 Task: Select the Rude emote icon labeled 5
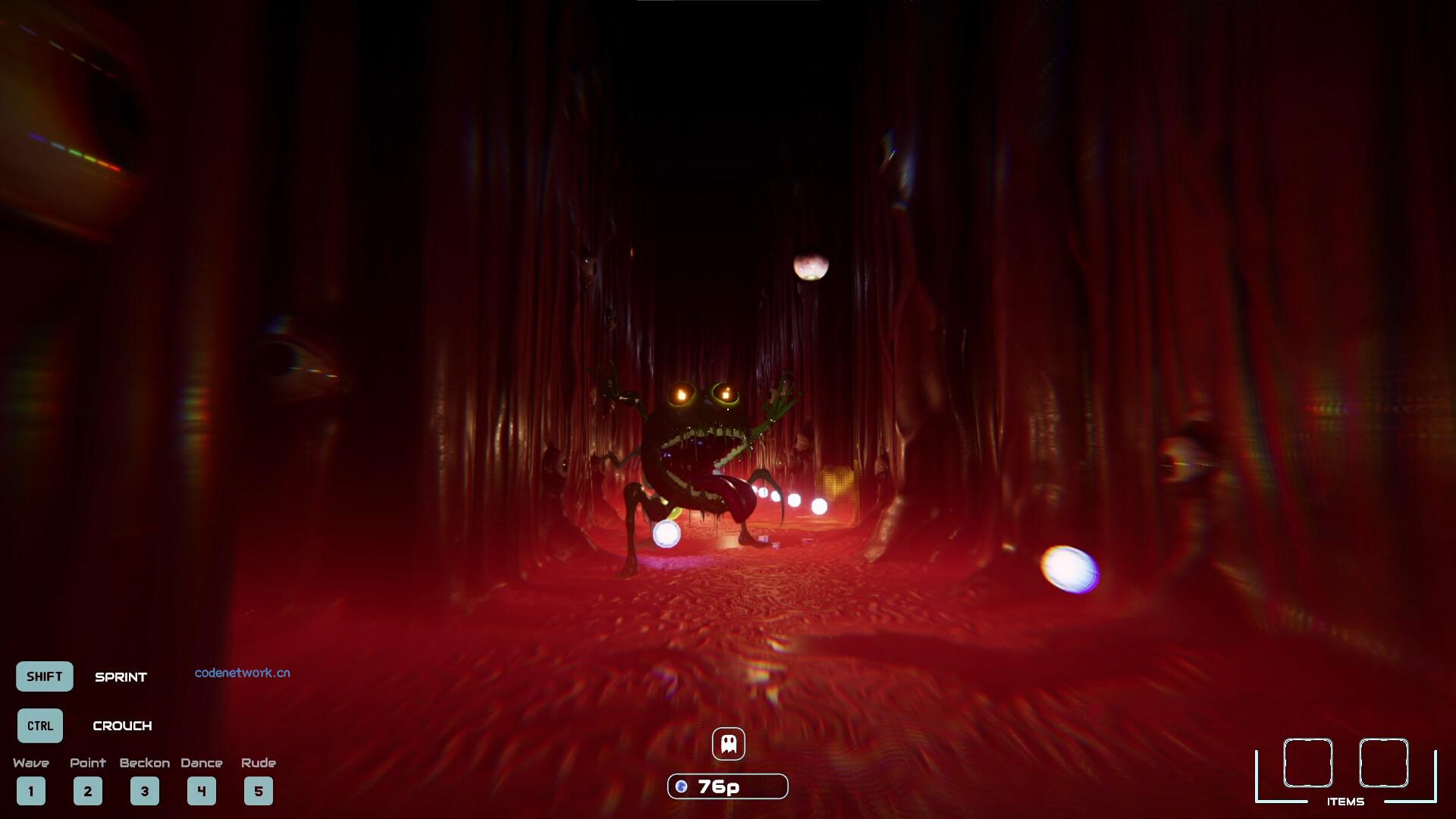click(259, 791)
